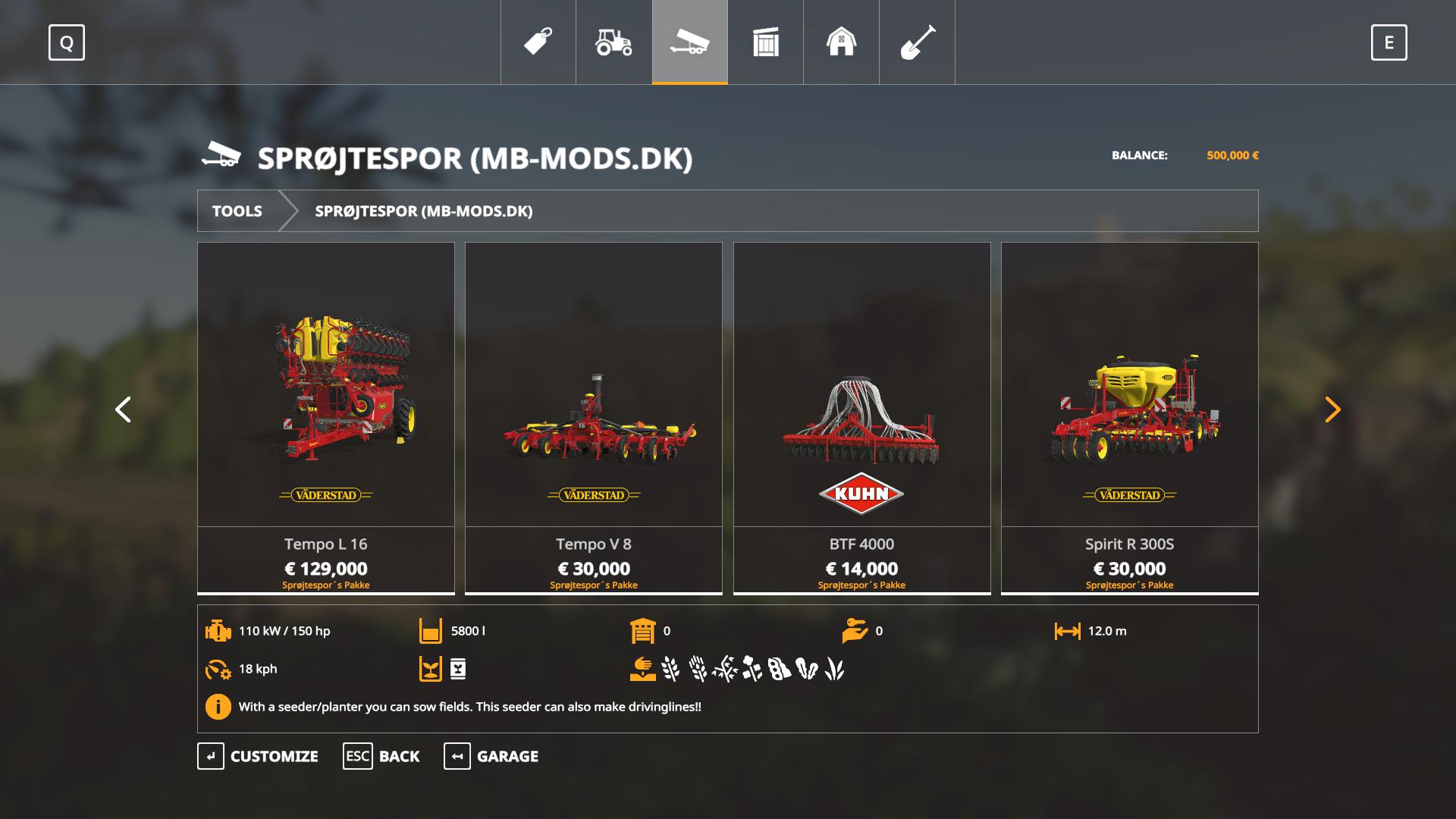Image resolution: width=1456 pixels, height=819 pixels.
Task: Open the landscaping shovel tab
Action: pyautogui.click(x=917, y=42)
